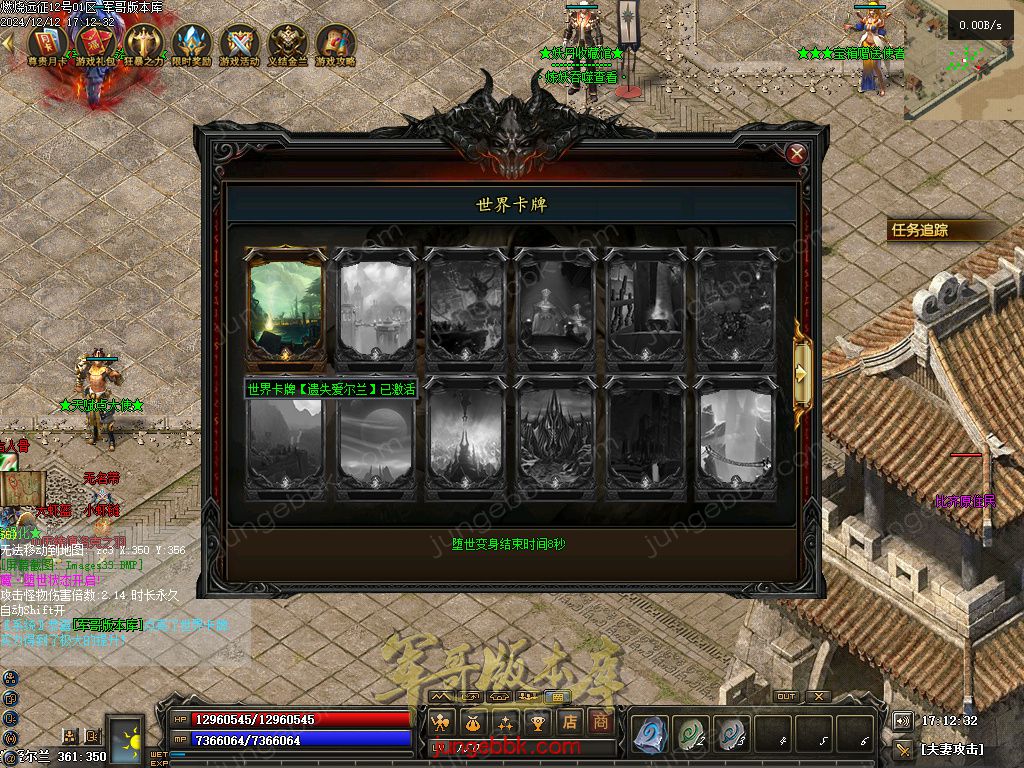This screenshot has width=1024, height=768.
Task: Open the 尊贵月卡 monthly card icon
Action: [x=47, y=44]
